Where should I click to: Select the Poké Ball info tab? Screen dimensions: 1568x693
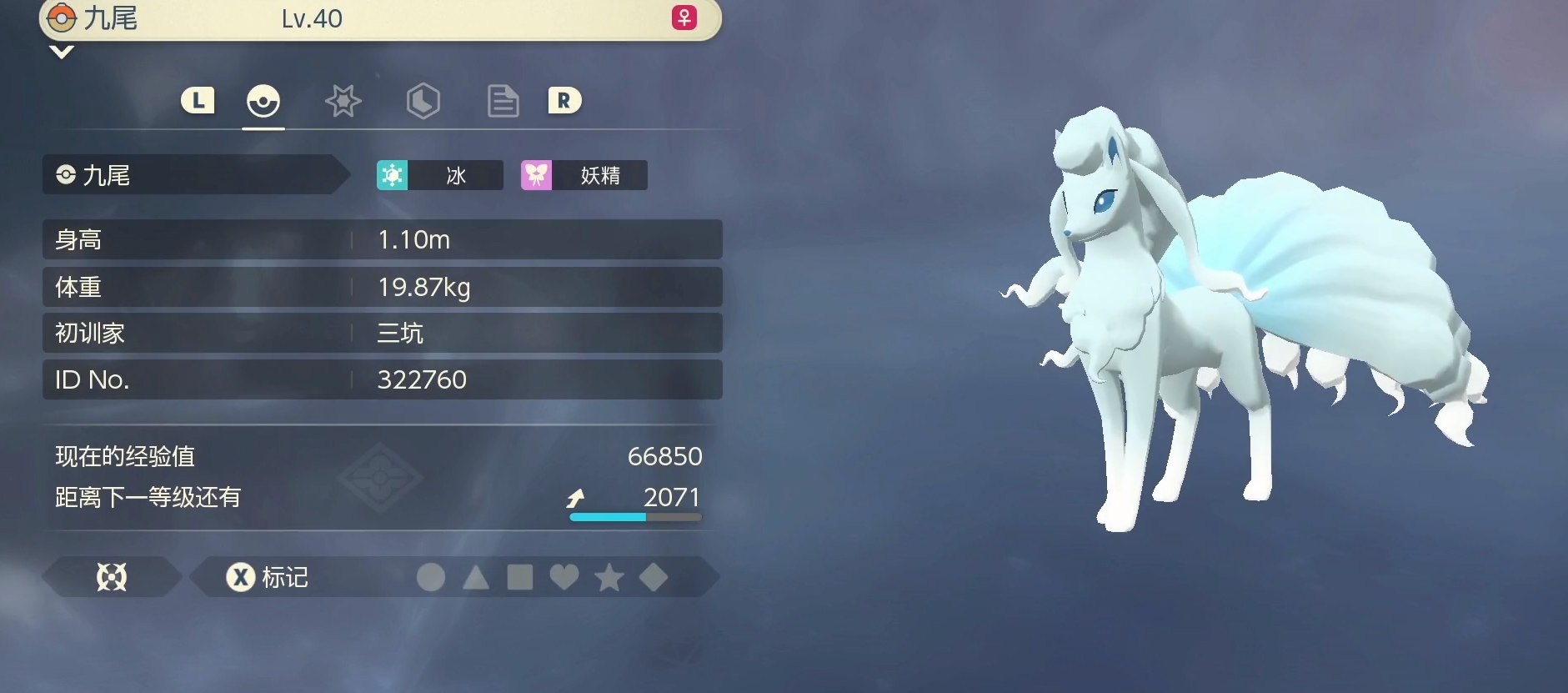263,102
